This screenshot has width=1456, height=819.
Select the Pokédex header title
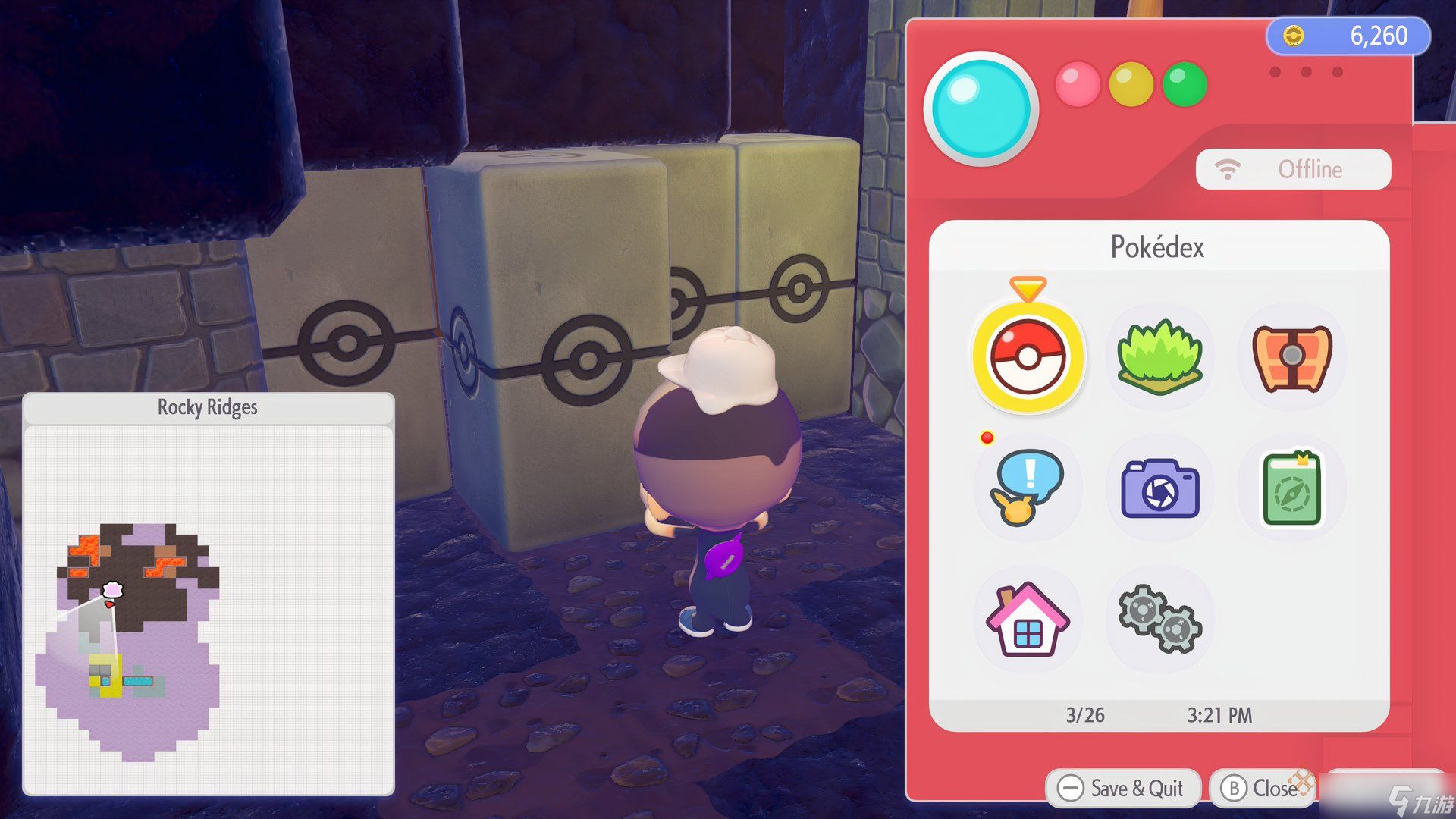point(1158,248)
